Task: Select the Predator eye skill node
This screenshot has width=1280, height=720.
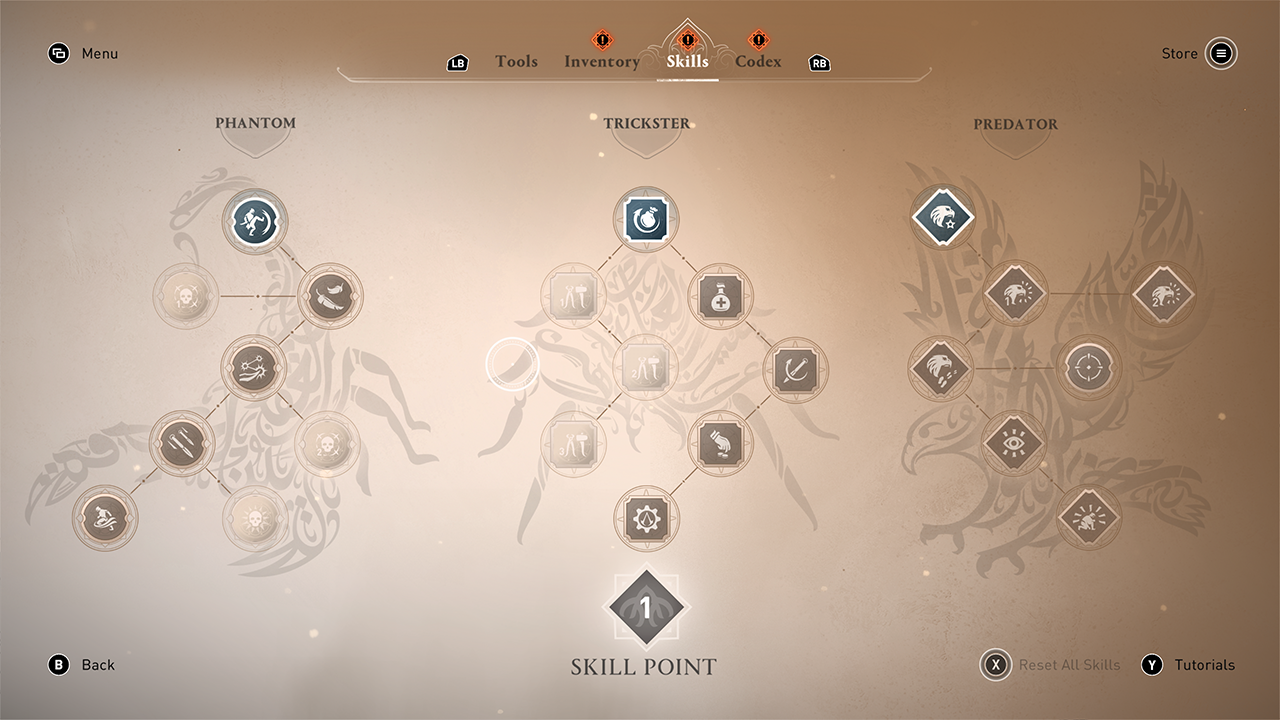Action: (x=1015, y=442)
